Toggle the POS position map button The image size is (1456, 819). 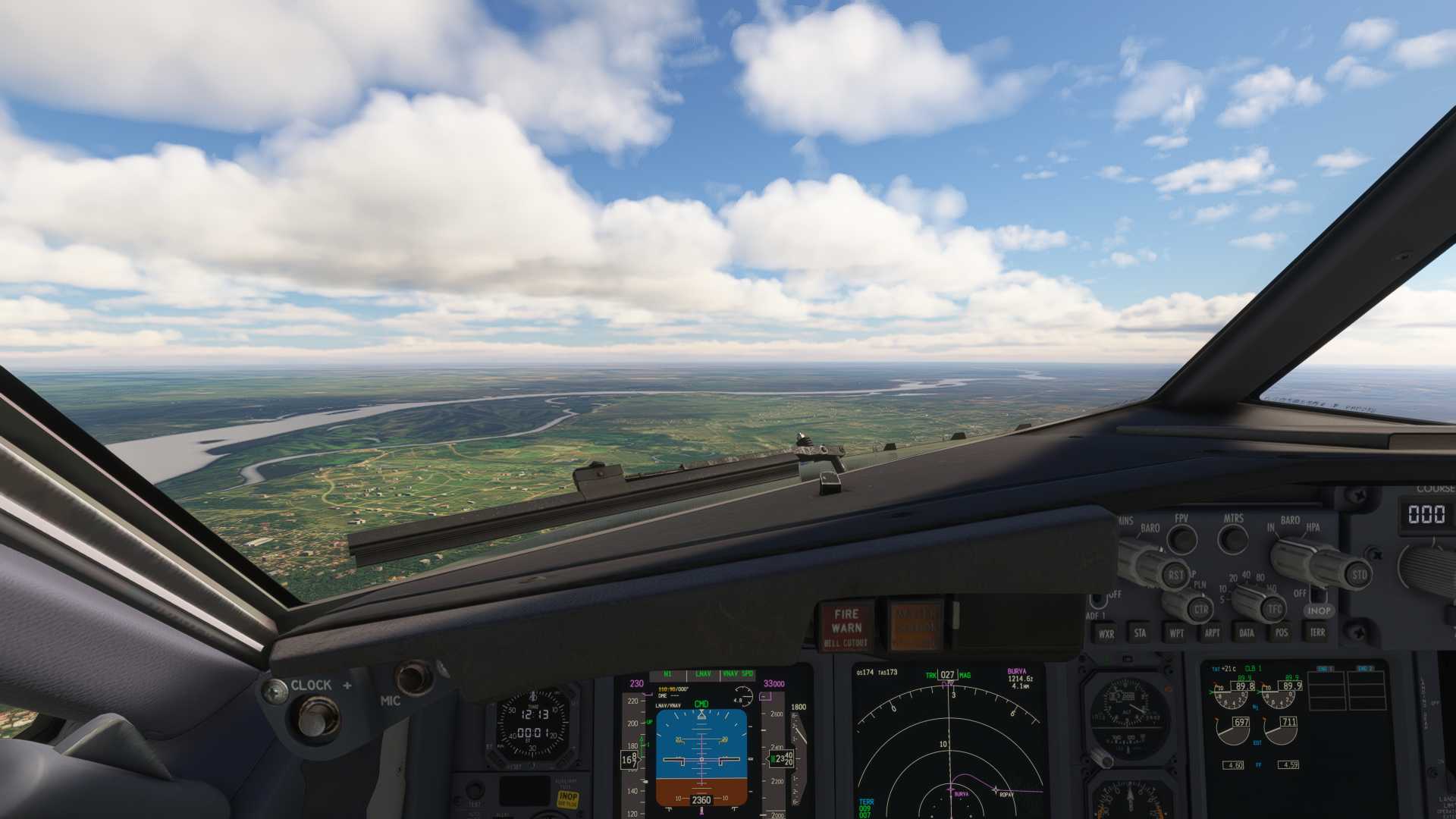click(1282, 632)
